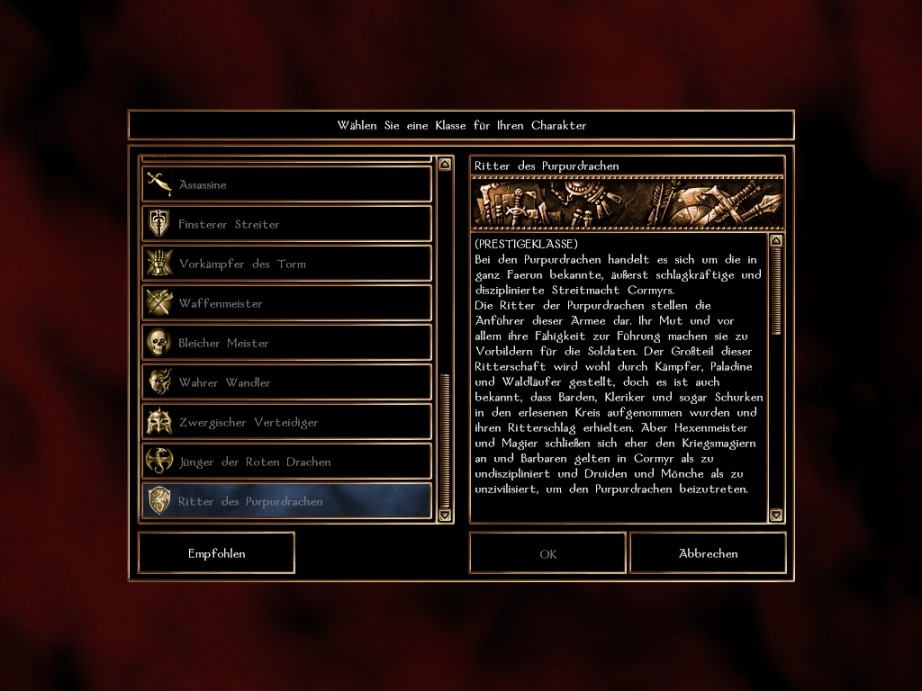The height and width of the screenshot is (691, 922).
Task: Select the Assassine class
Action: [x=286, y=185]
